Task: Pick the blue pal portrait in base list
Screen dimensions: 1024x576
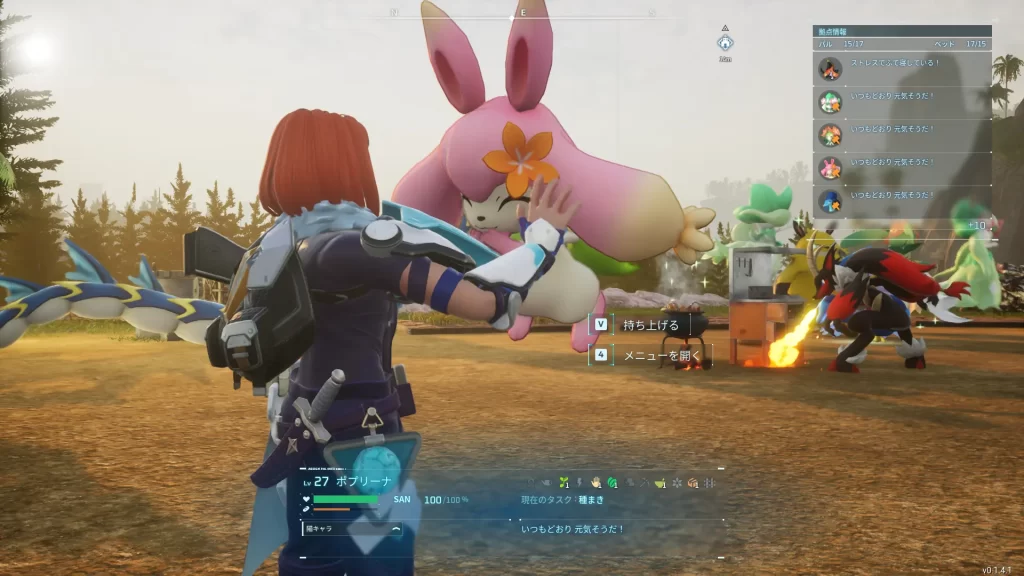Action: 830,201
